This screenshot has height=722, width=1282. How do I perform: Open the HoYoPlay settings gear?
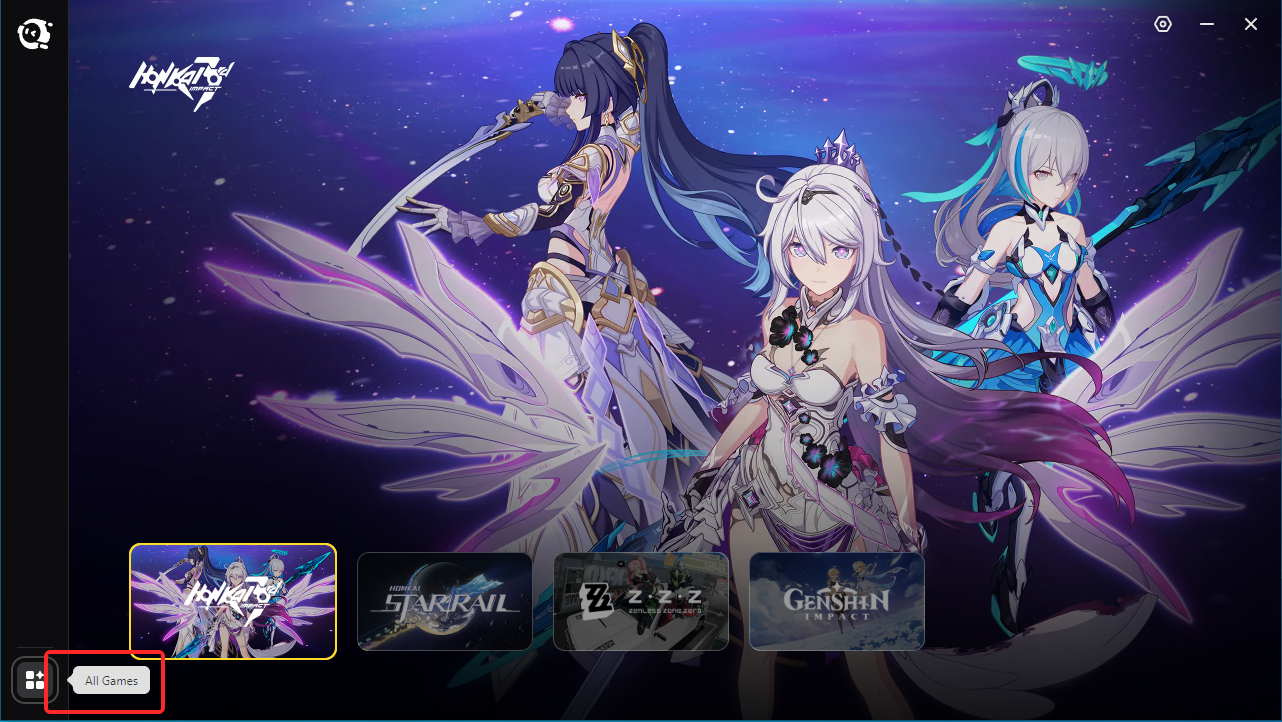1162,23
